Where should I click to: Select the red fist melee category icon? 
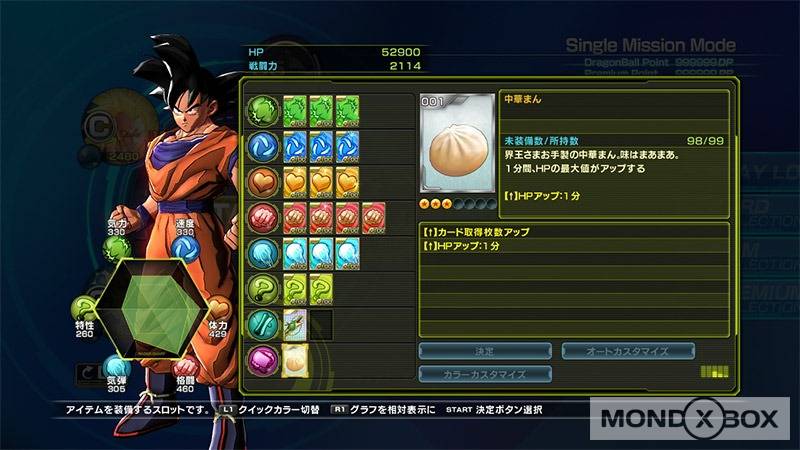(263, 215)
